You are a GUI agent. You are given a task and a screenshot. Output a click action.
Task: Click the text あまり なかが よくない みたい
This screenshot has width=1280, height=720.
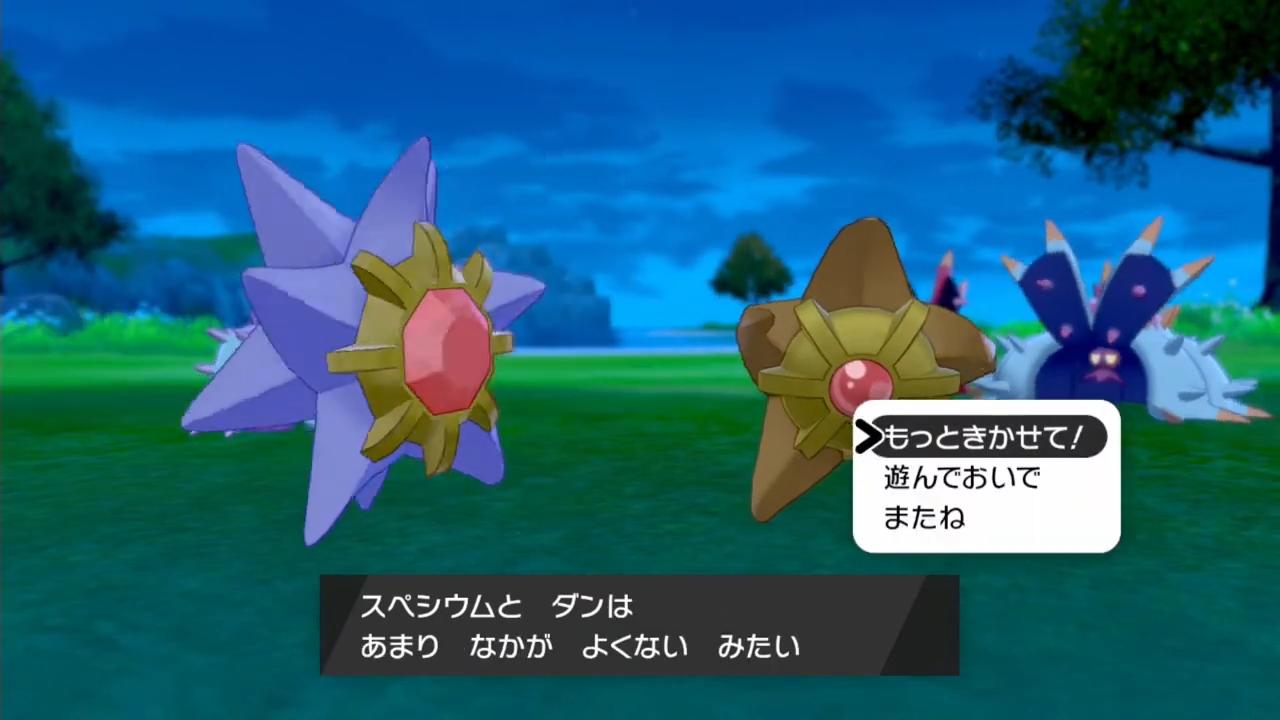pyautogui.click(x=580, y=647)
